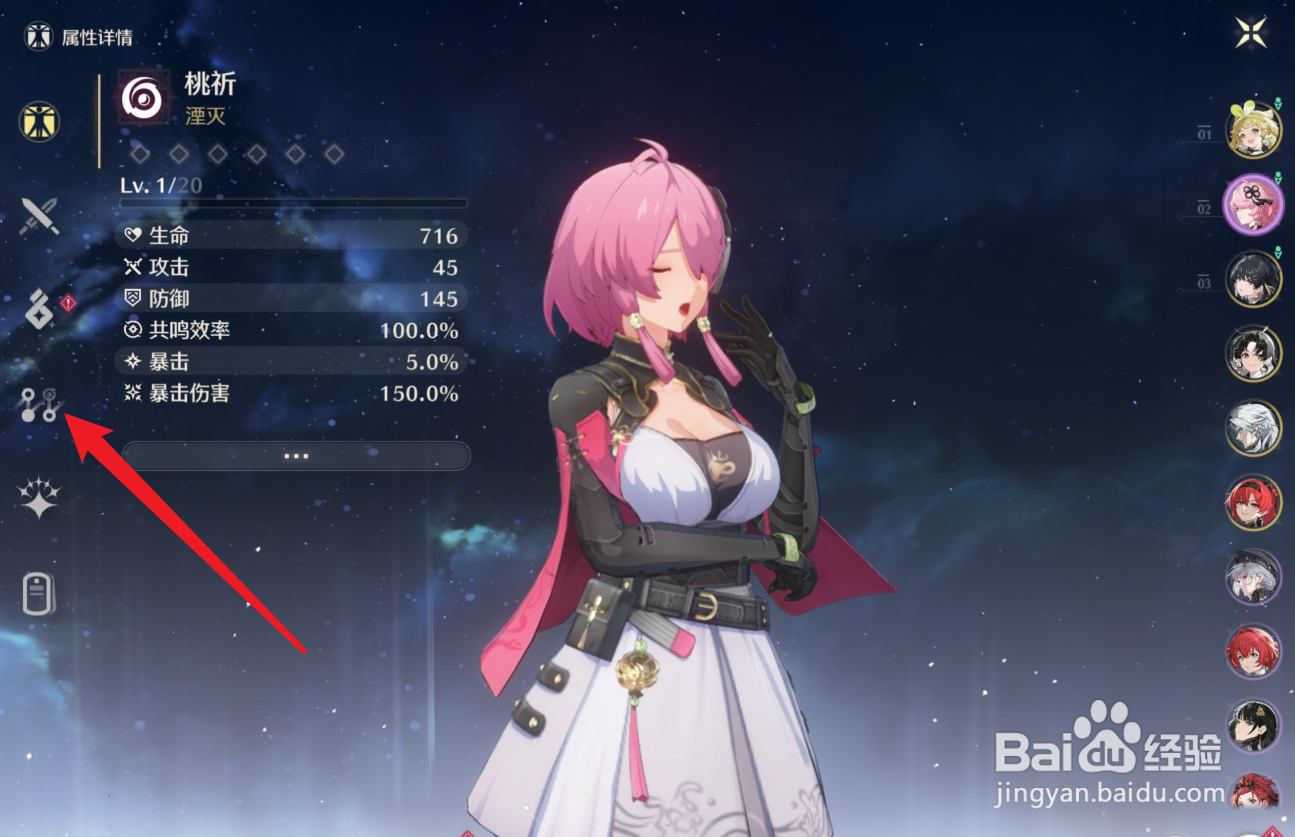This screenshot has width=1295, height=837.
Task: Choose the silver-haired portrait with black cap
Action: point(1253,577)
